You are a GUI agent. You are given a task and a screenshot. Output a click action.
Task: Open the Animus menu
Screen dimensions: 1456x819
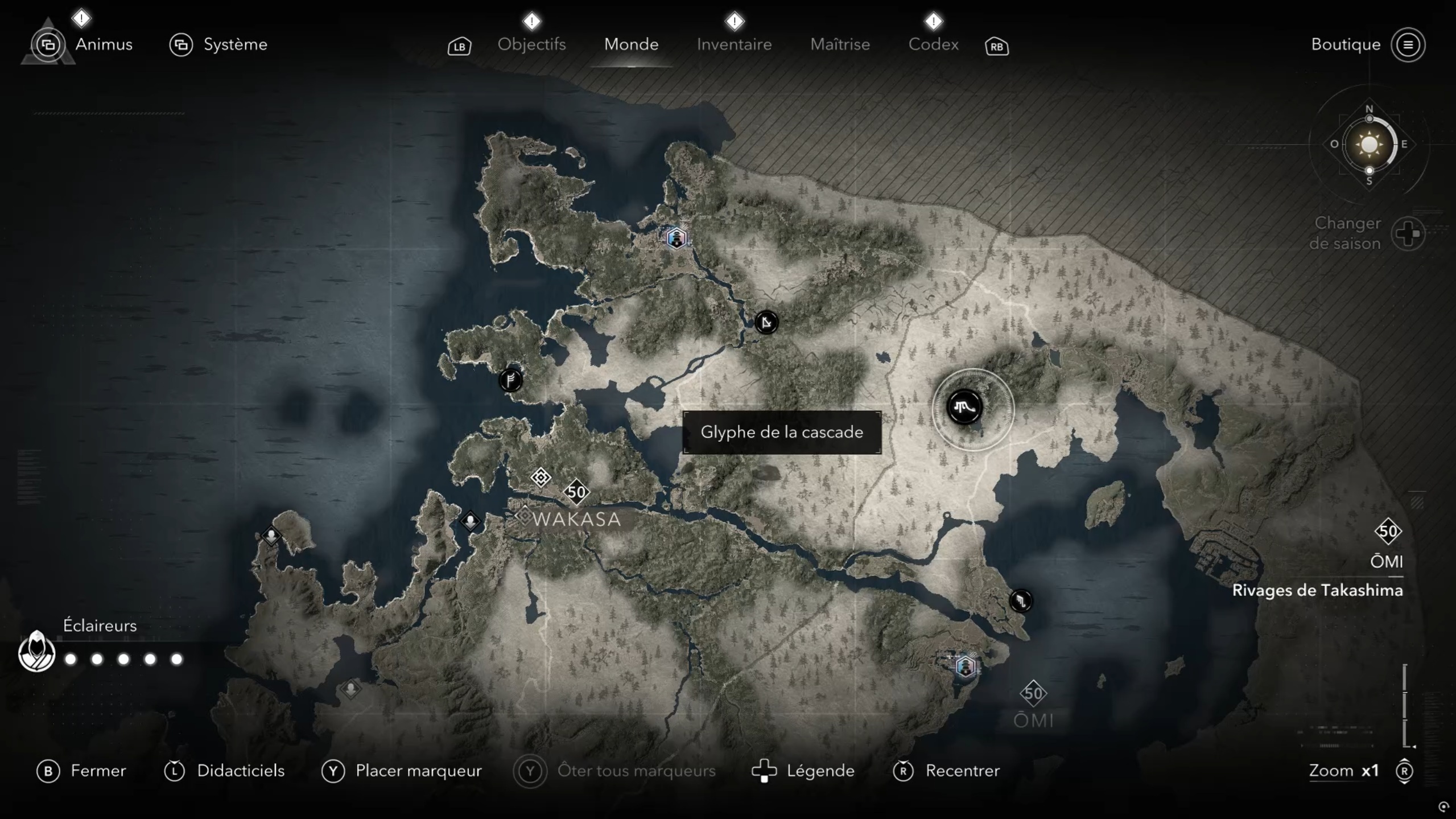click(x=103, y=44)
